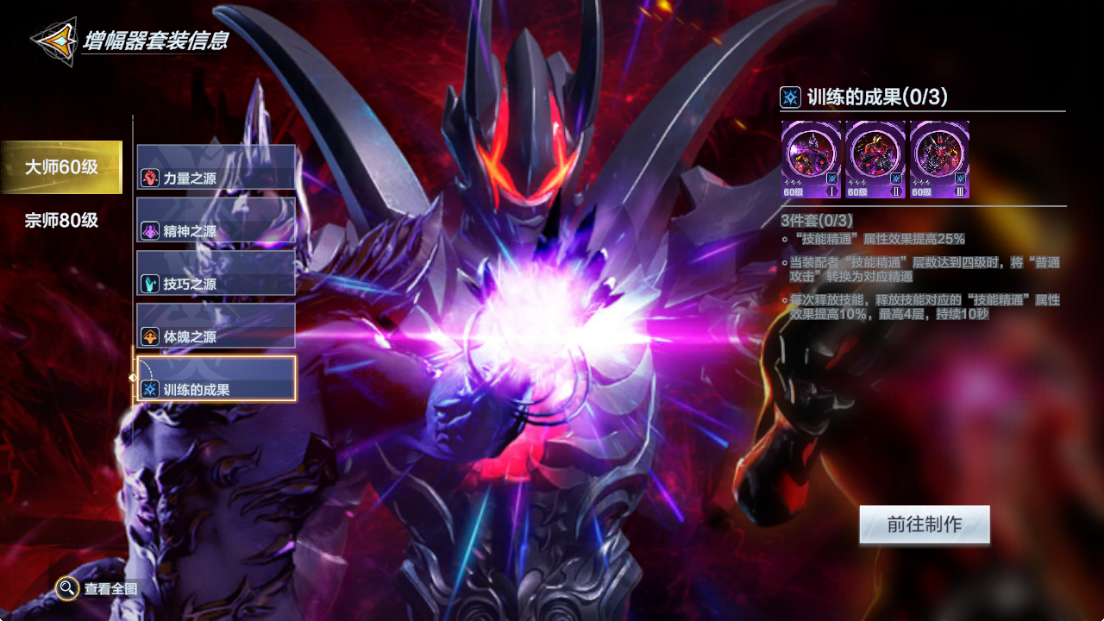Select the 力量之源 set entry
This screenshot has height=621, width=1104.
[x=216, y=168]
